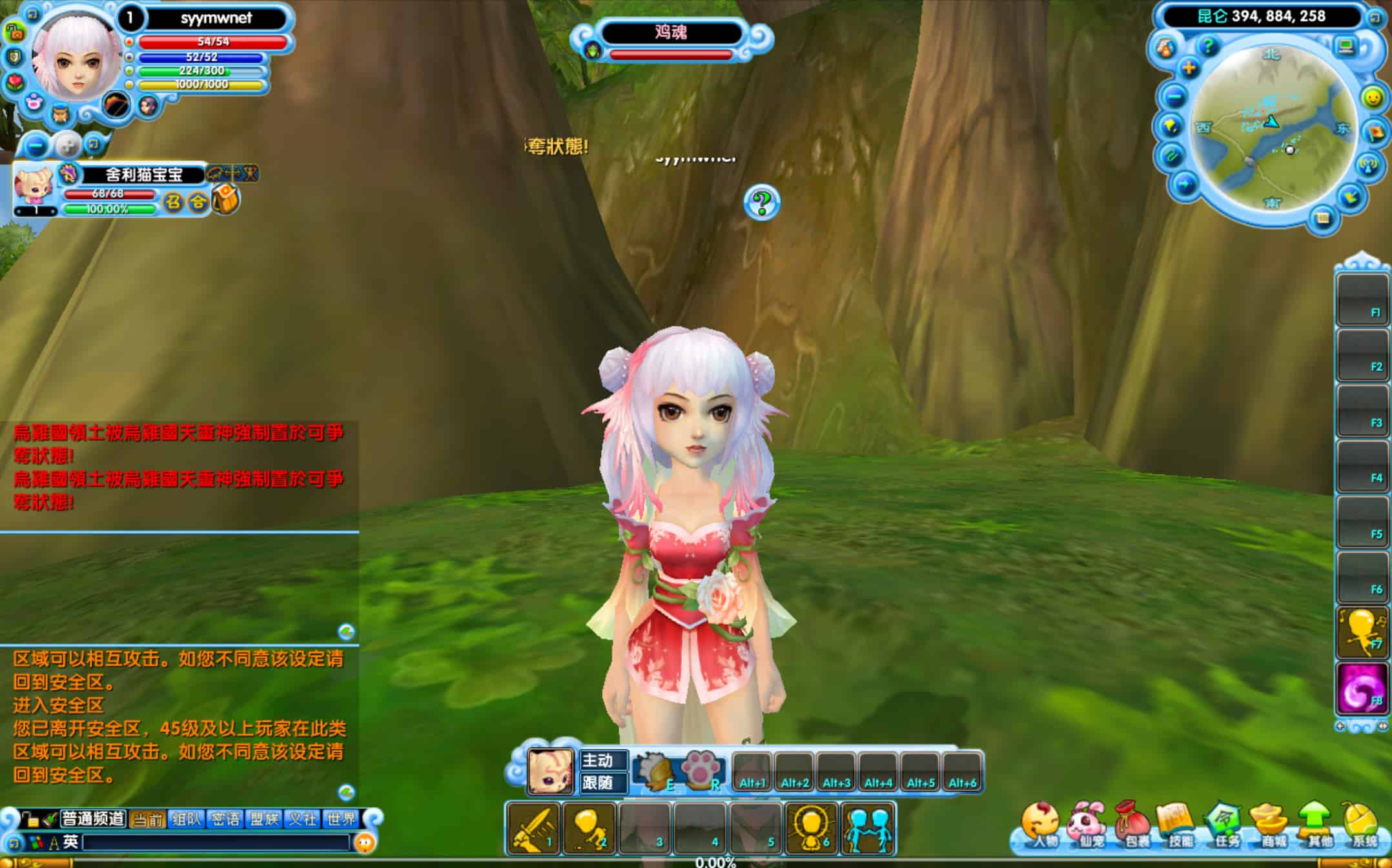Viewport: 1392px width, 868px height.
Task: Activate the pink paw pet skill
Action: coord(702,770)
